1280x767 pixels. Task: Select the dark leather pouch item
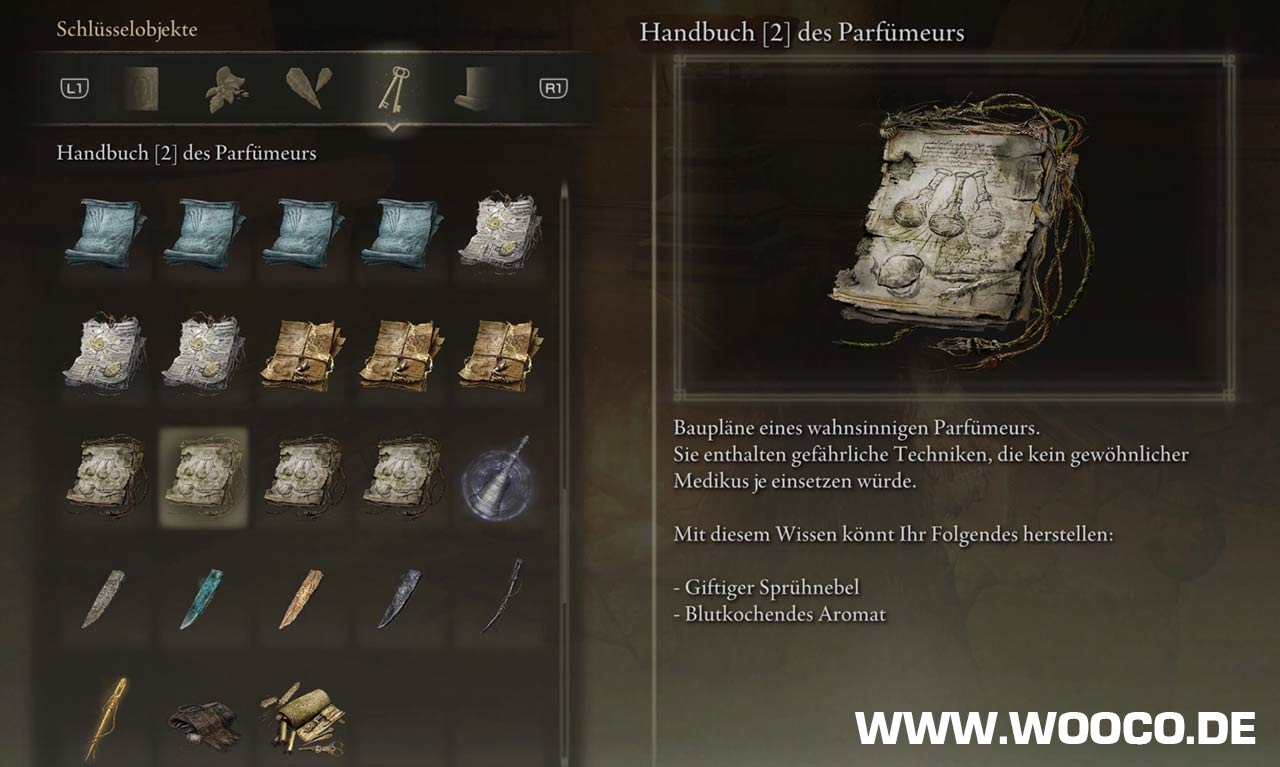point(203,720)
